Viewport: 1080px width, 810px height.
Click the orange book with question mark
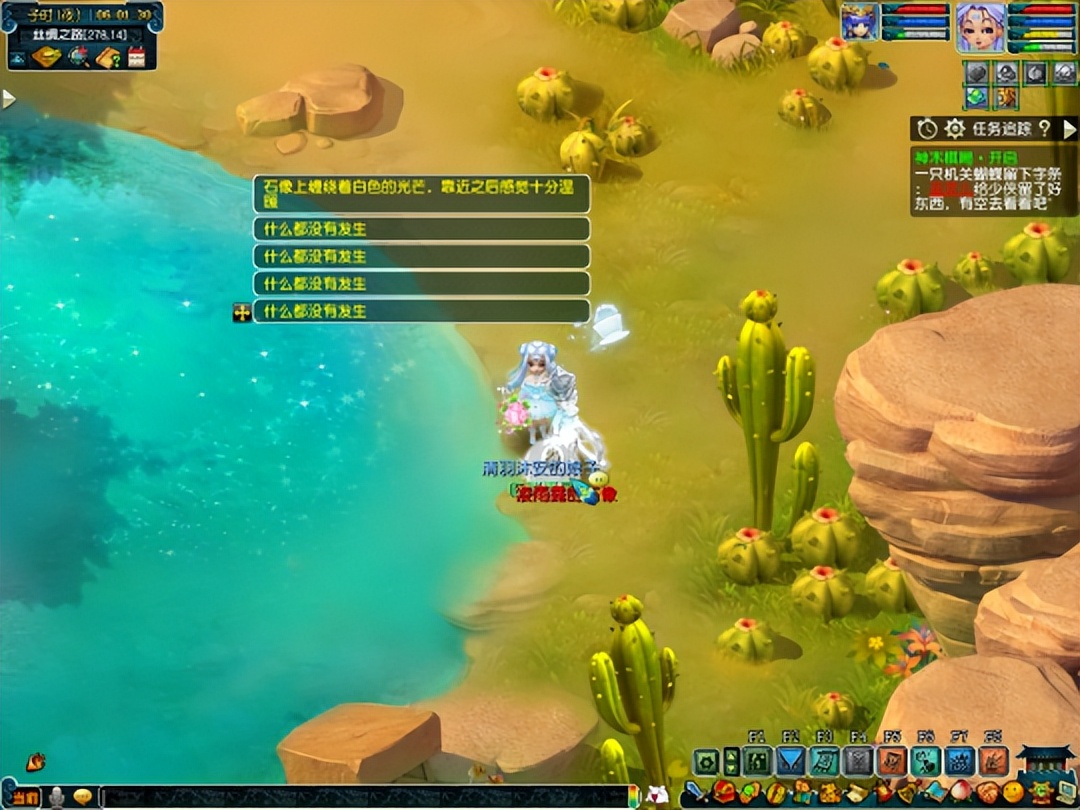point(108,57)
